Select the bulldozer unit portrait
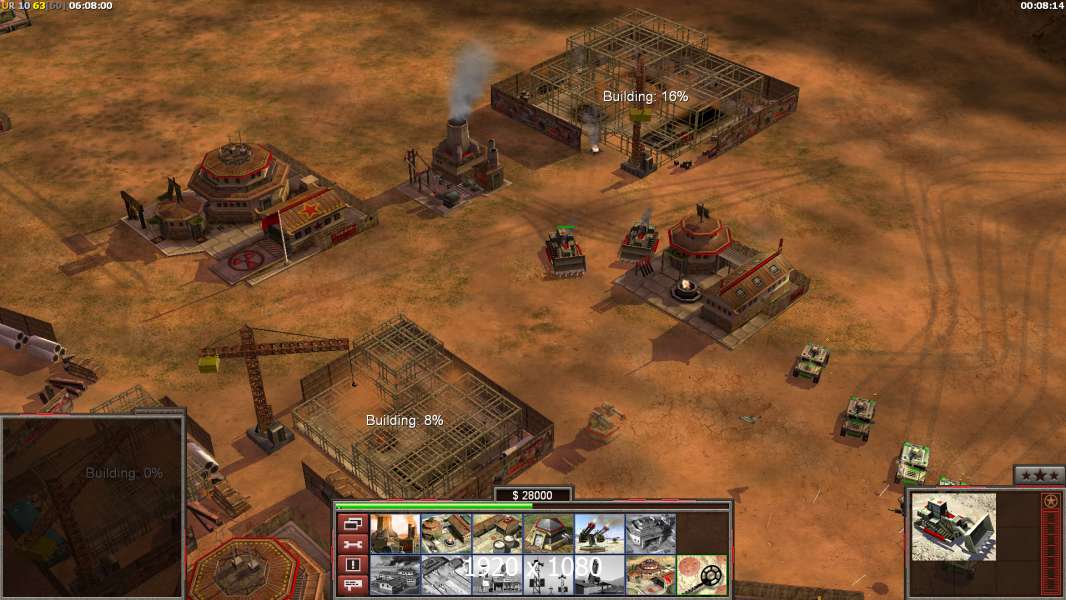Image resolution: width=1066 pixels, height=600 pixels. 951,526
